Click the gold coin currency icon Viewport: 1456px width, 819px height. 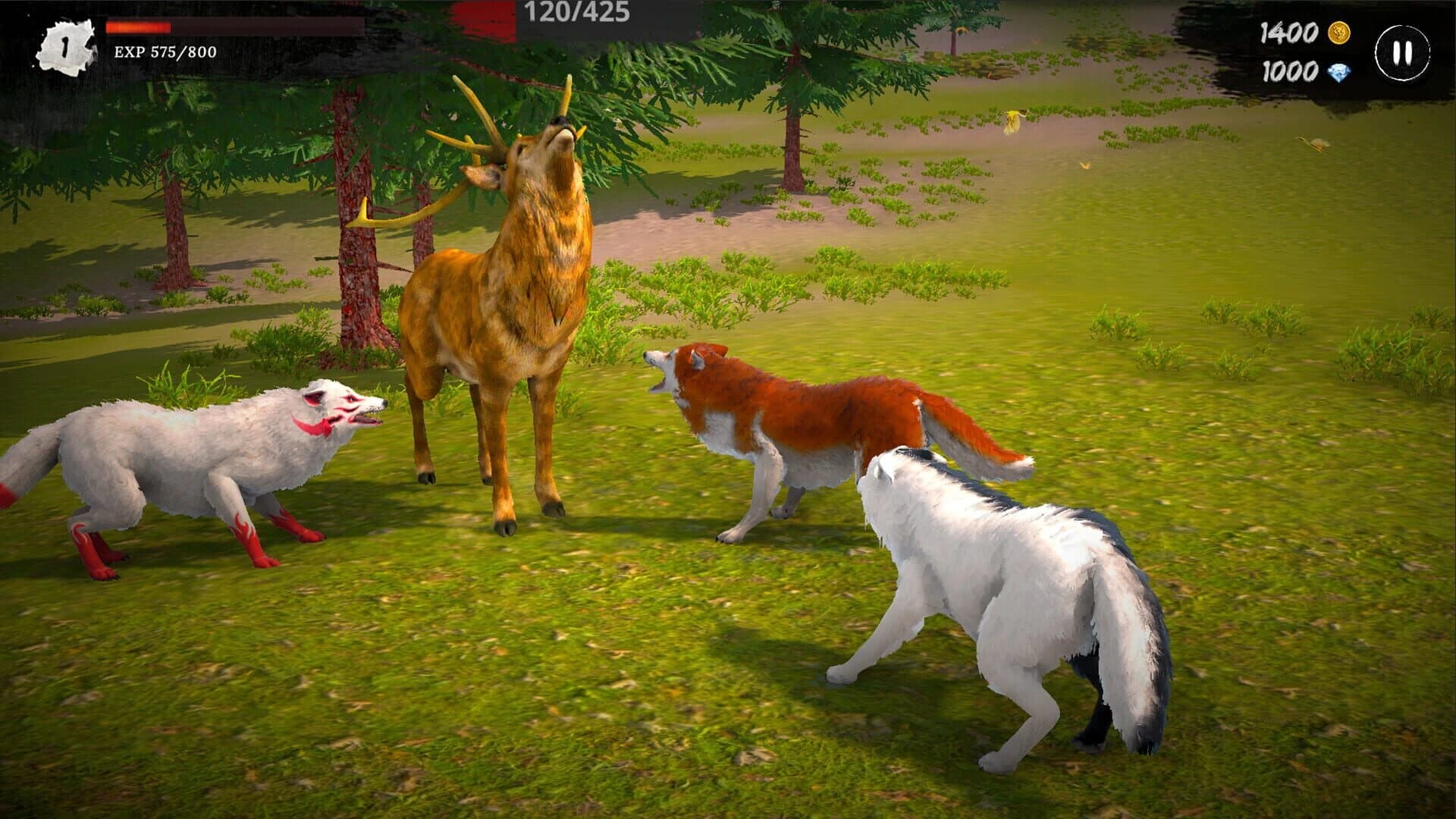tap(1338, 33)
